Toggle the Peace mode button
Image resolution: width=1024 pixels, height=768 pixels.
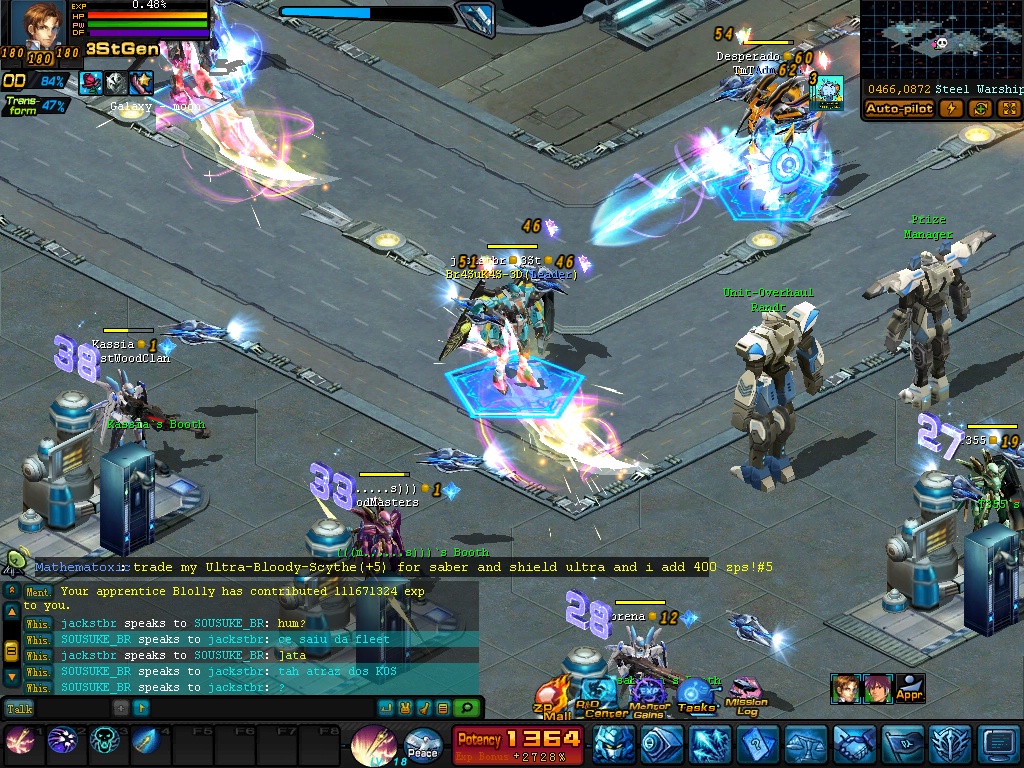(423, 746)
